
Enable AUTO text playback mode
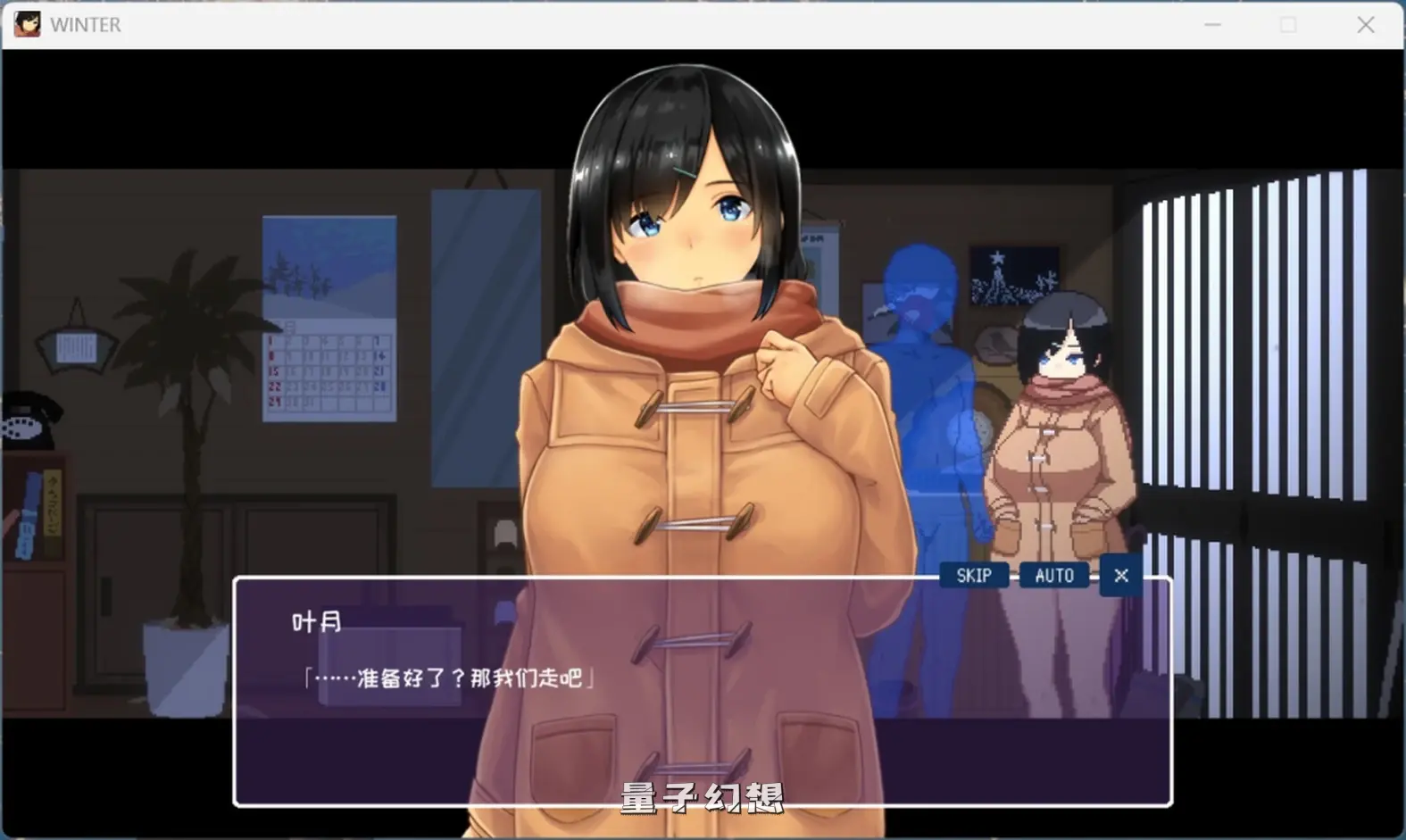(x=1053, y=575)
